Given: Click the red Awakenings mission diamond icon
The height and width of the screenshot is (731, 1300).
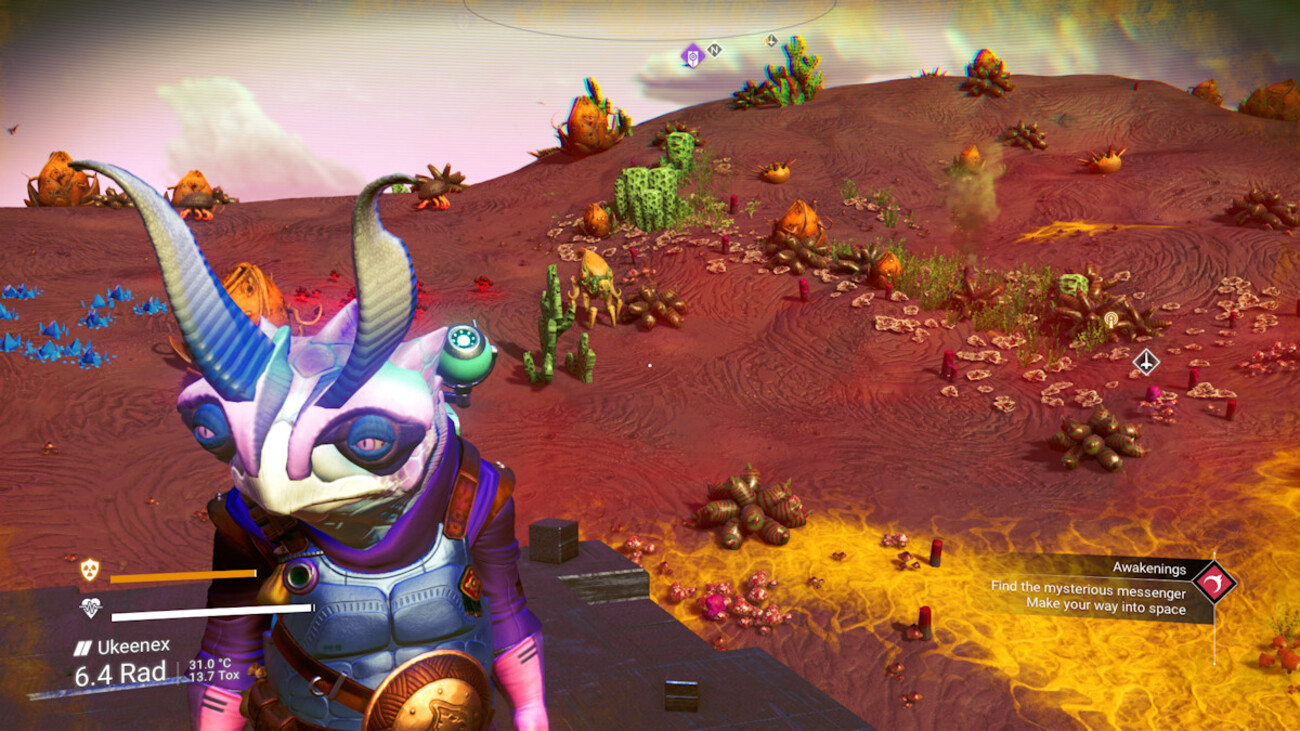Looking at the screenshot, I should [x=1214, y=581].
